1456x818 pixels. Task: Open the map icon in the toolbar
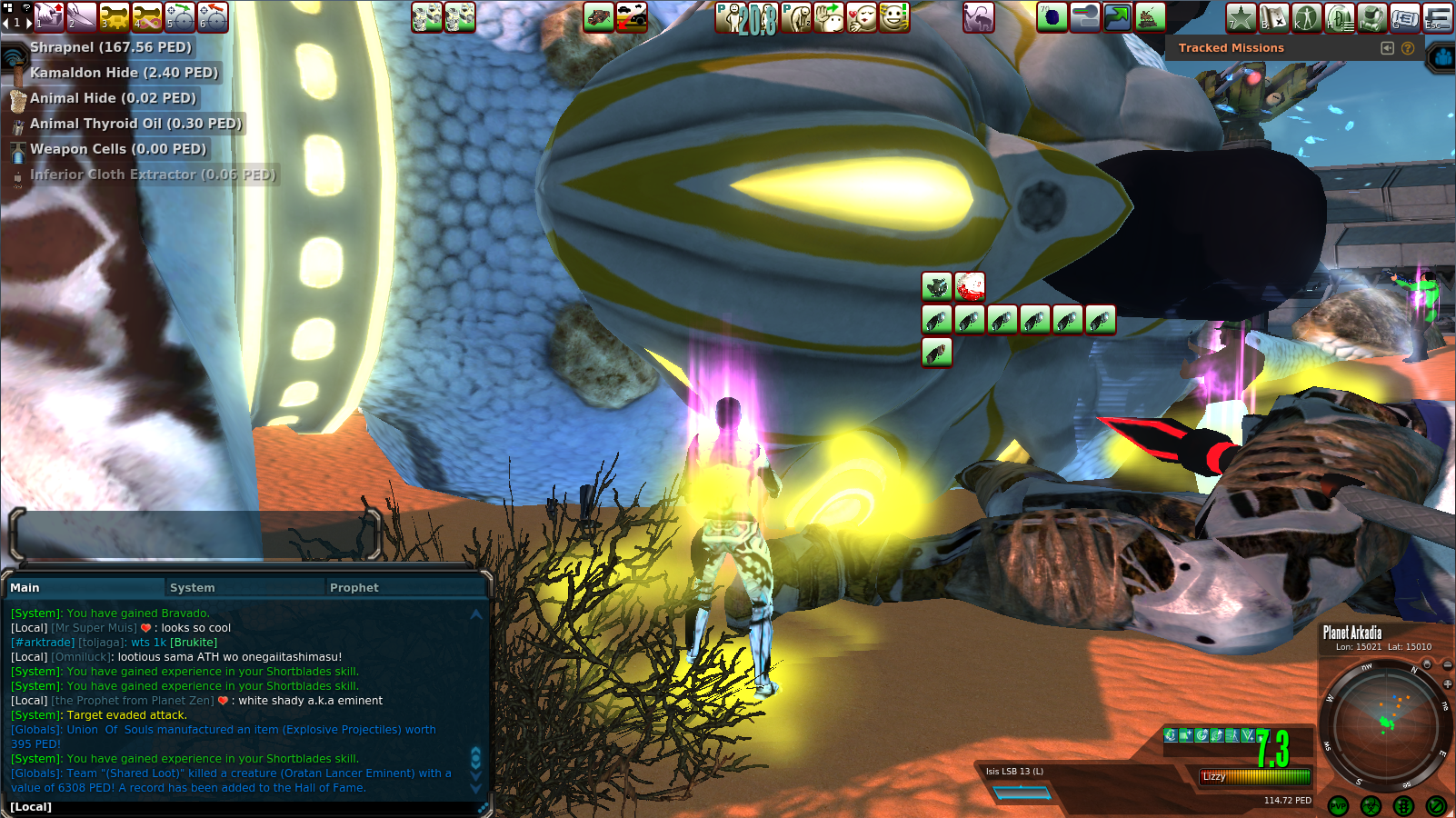click(1273, 17)
